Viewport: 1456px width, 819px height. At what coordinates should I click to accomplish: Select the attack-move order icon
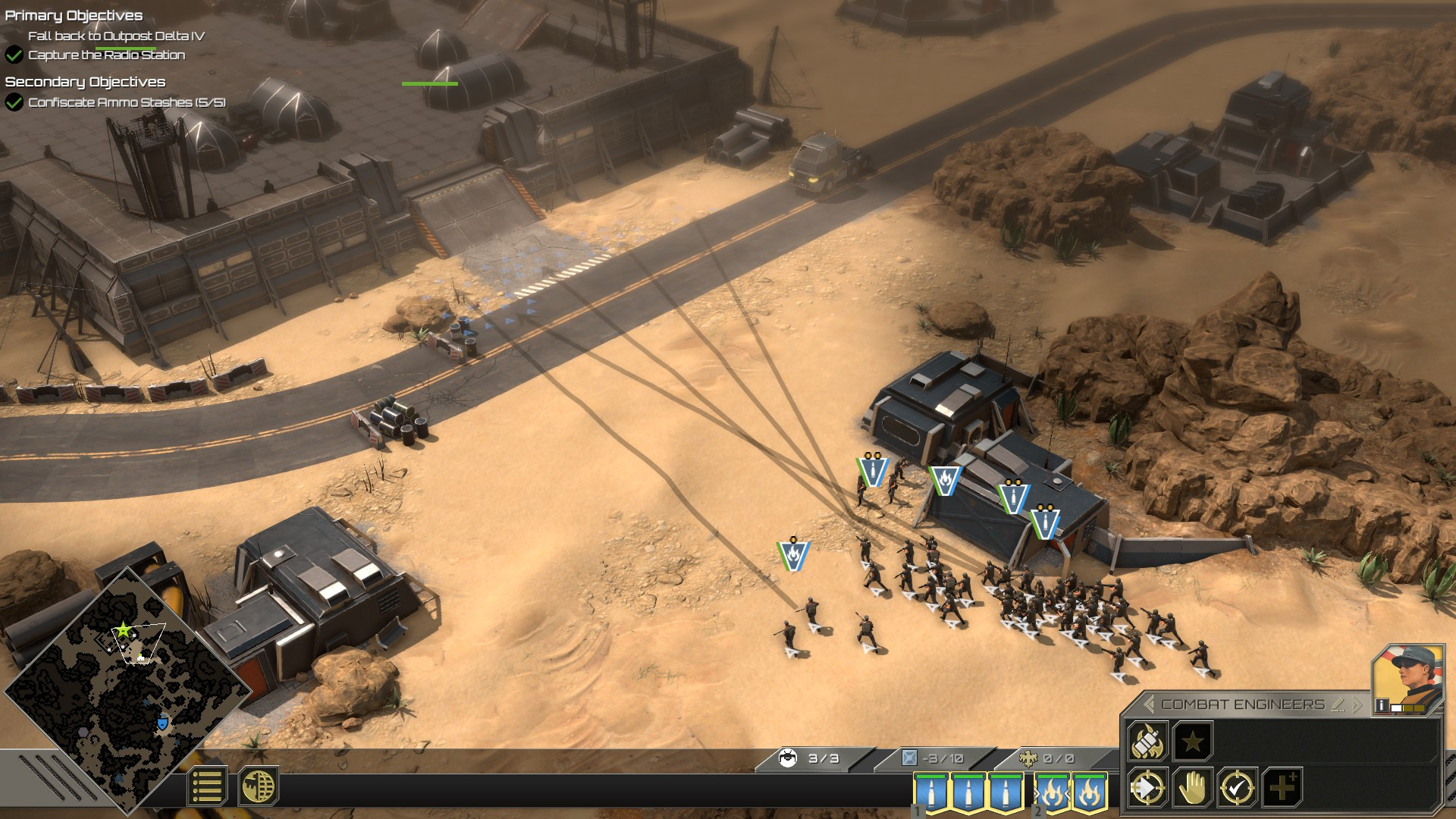pyautogui.click(x=1147, y=789)
